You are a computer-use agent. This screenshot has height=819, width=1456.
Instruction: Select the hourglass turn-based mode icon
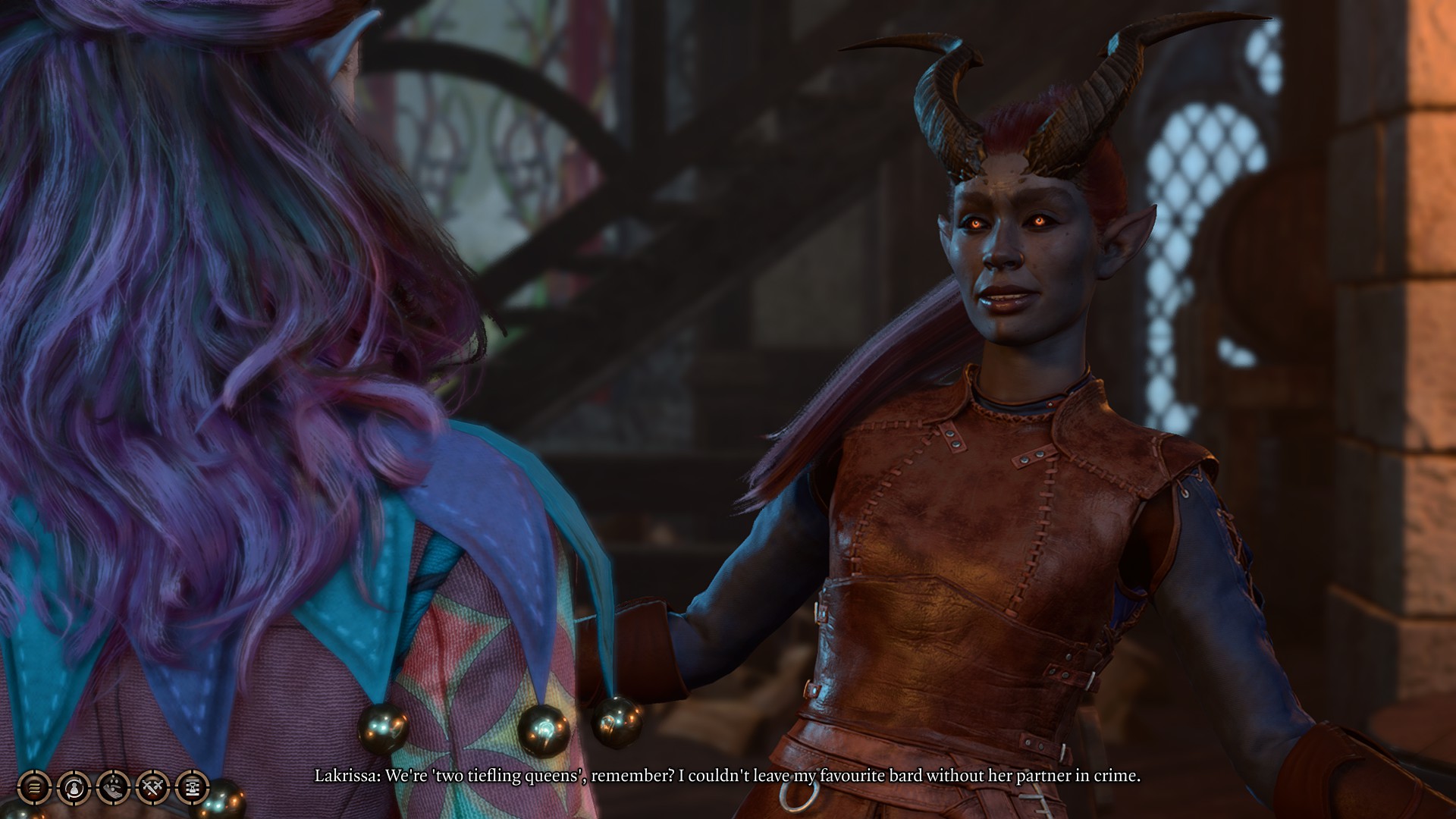pos(194,789)
